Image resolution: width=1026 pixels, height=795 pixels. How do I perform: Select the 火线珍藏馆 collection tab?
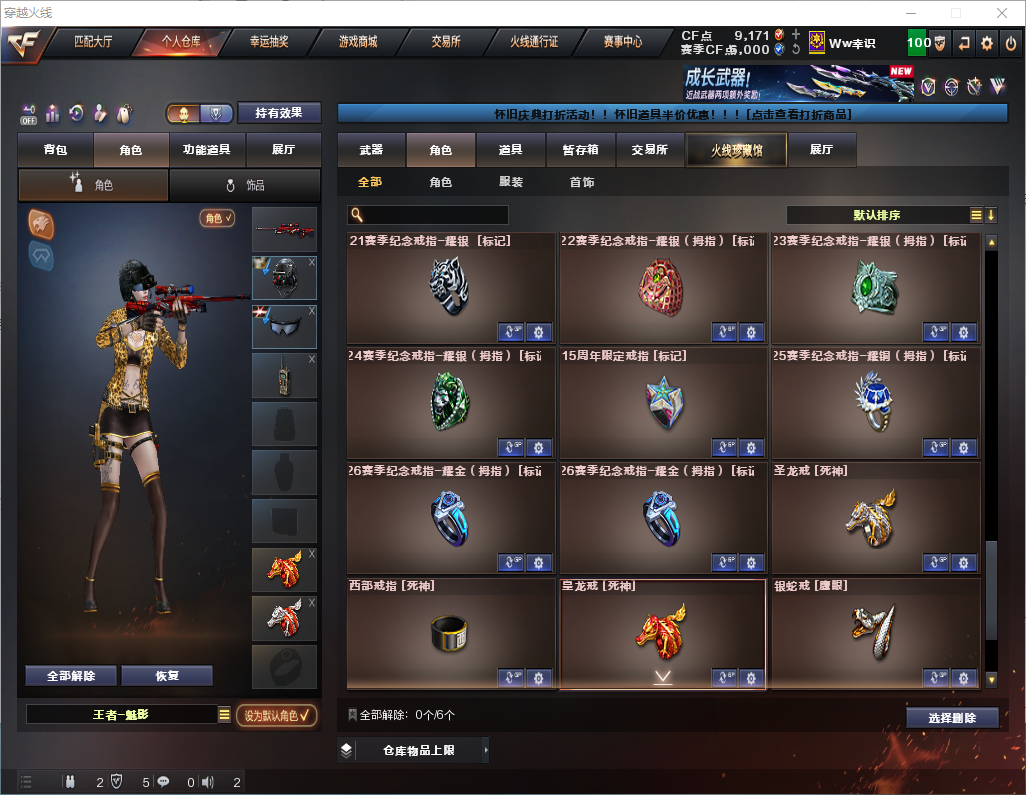point(736,150)
